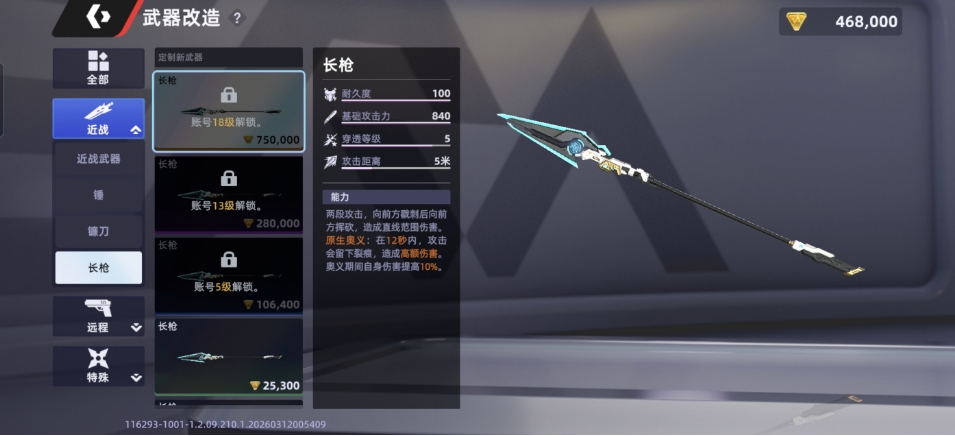Go back using the arrow button
Screen dimensions: 955x436
click(97, 17)
